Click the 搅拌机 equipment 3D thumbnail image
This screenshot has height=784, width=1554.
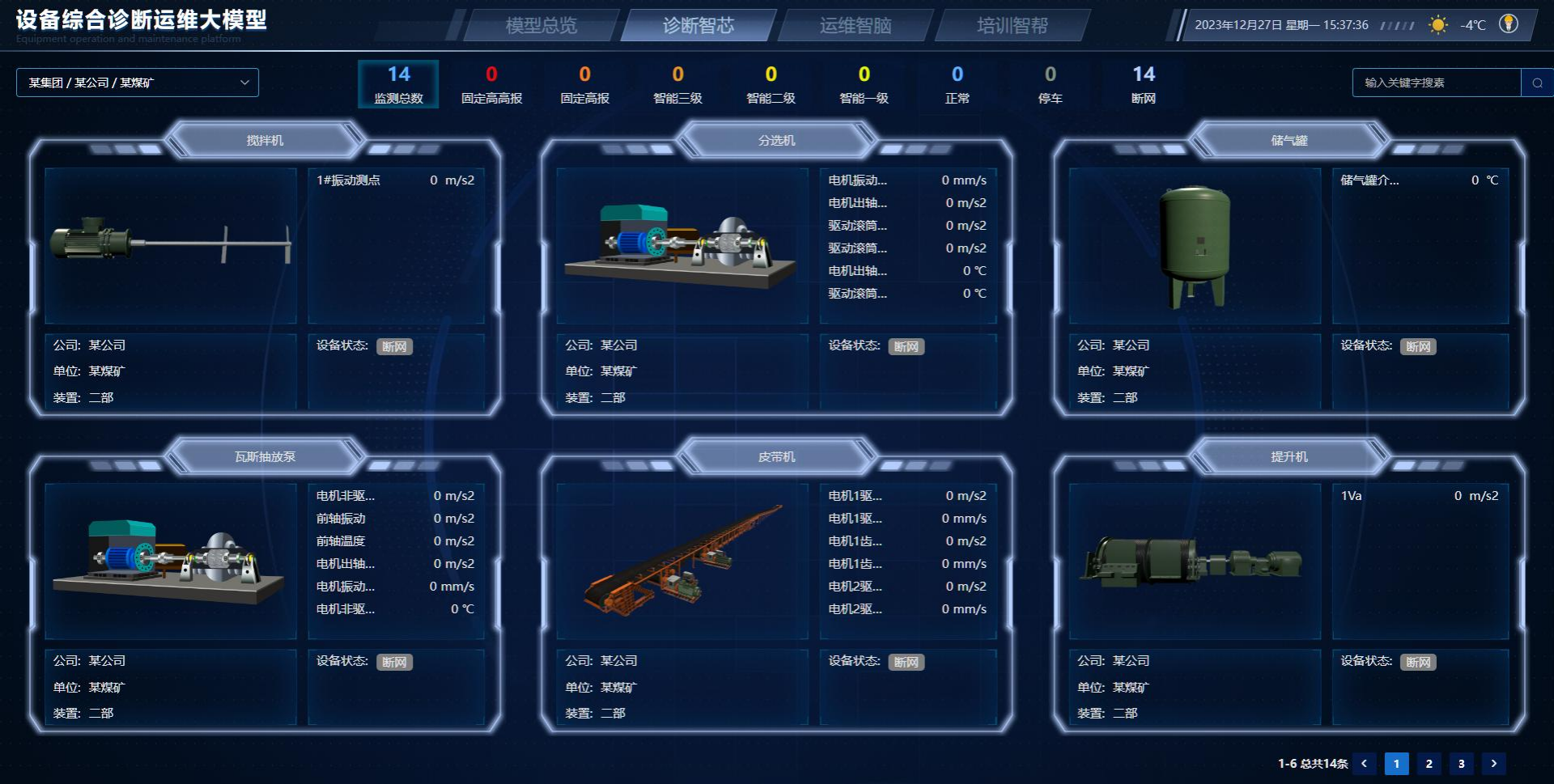172,243
